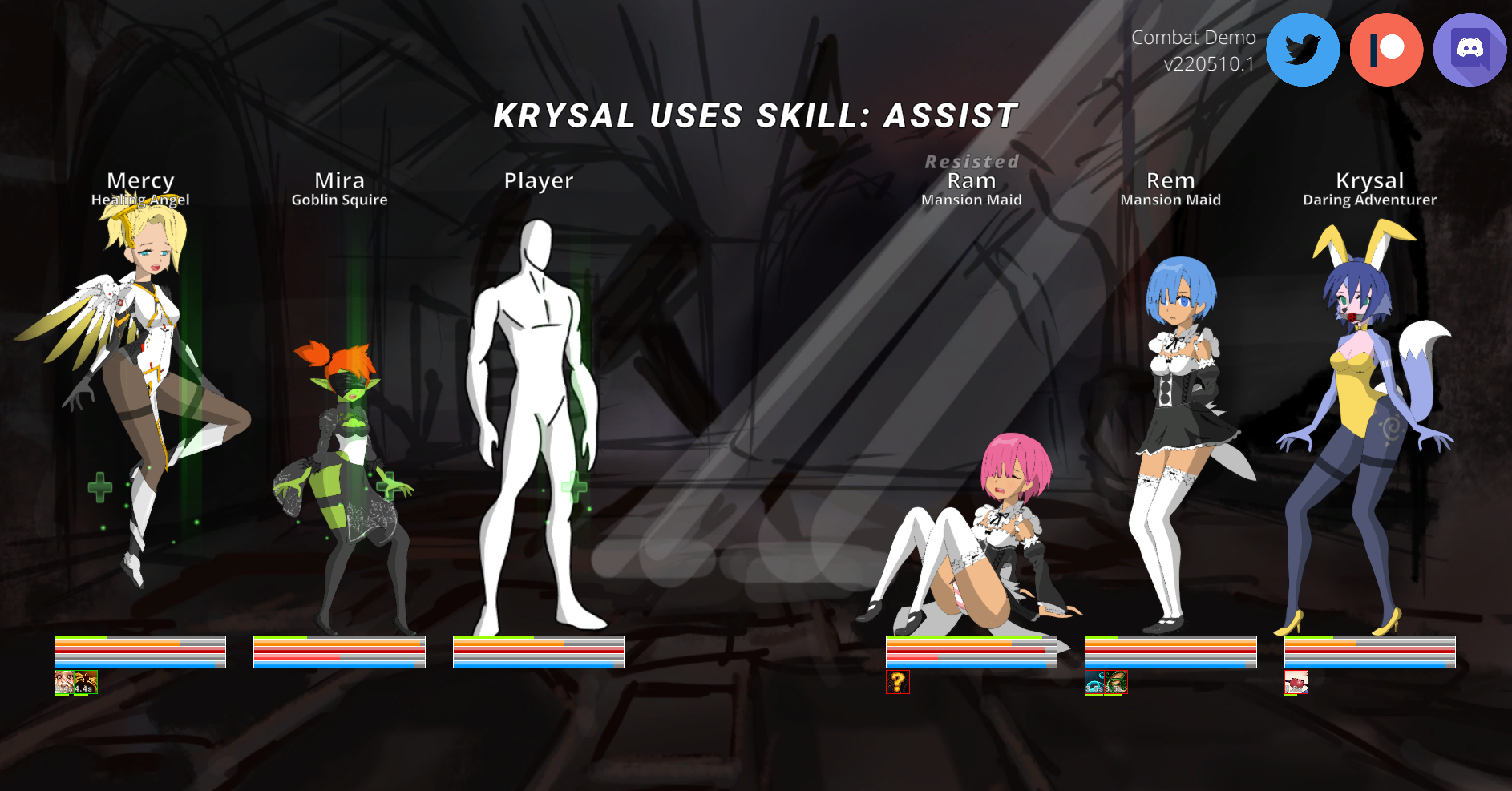This screenshot has height=791, width=1512.
Task: Inspect Mercy's 4.4s timed status icon
Action: [x=85, y=683]
